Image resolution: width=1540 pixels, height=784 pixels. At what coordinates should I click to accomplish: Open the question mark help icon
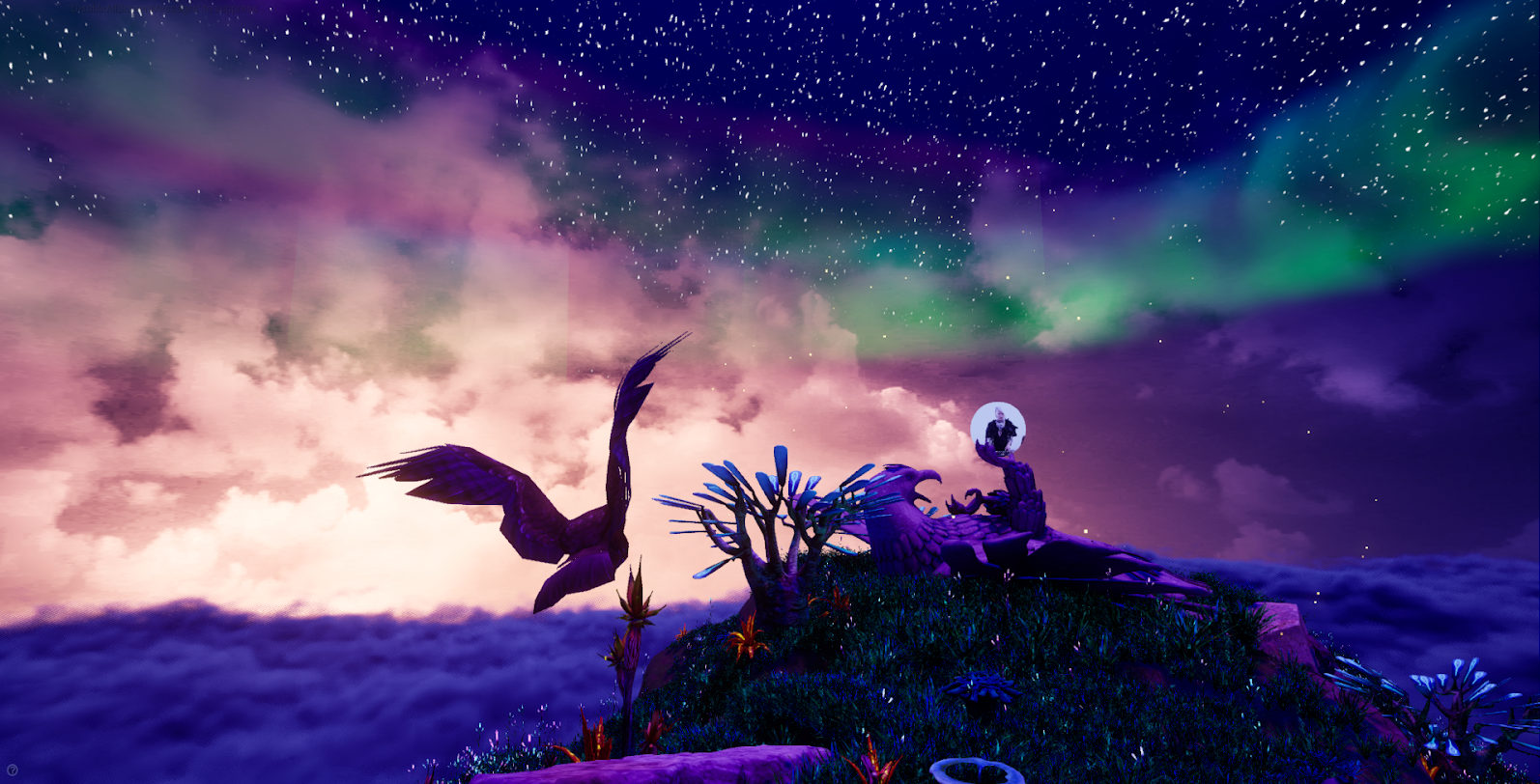coord(12,770)
